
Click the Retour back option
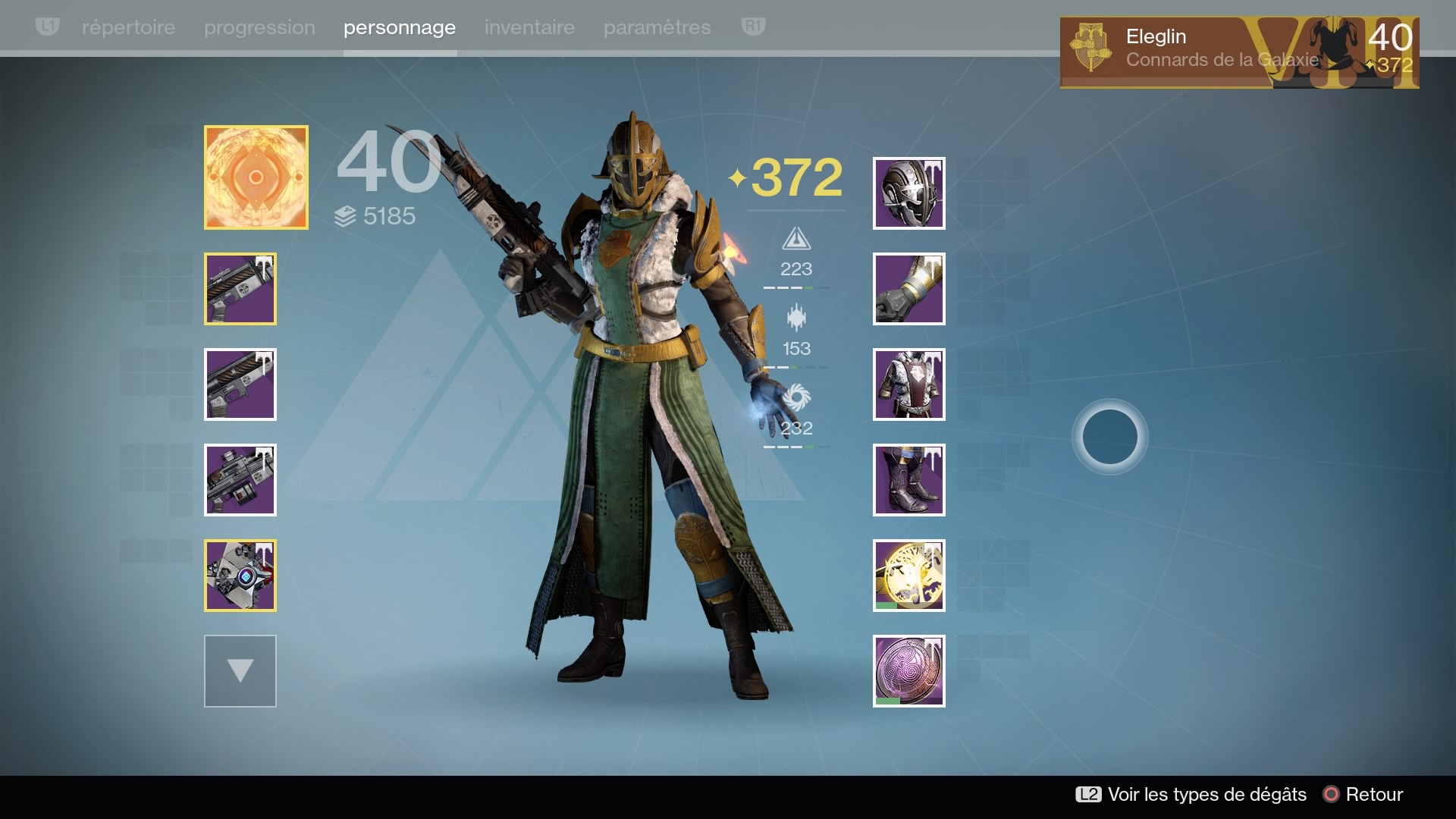point(1363,794)
